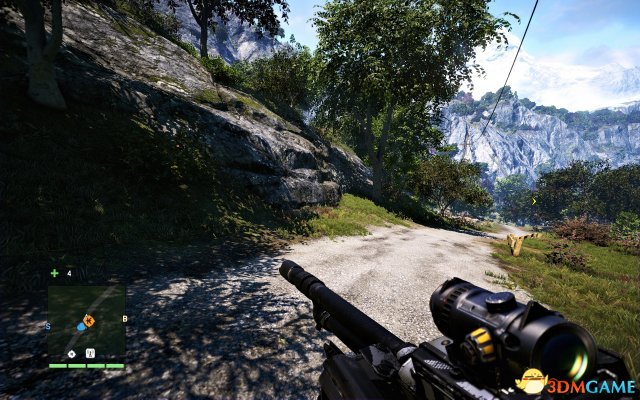
Task: Select the radio tower icon below minimap
Action: (x=91, y=353)
